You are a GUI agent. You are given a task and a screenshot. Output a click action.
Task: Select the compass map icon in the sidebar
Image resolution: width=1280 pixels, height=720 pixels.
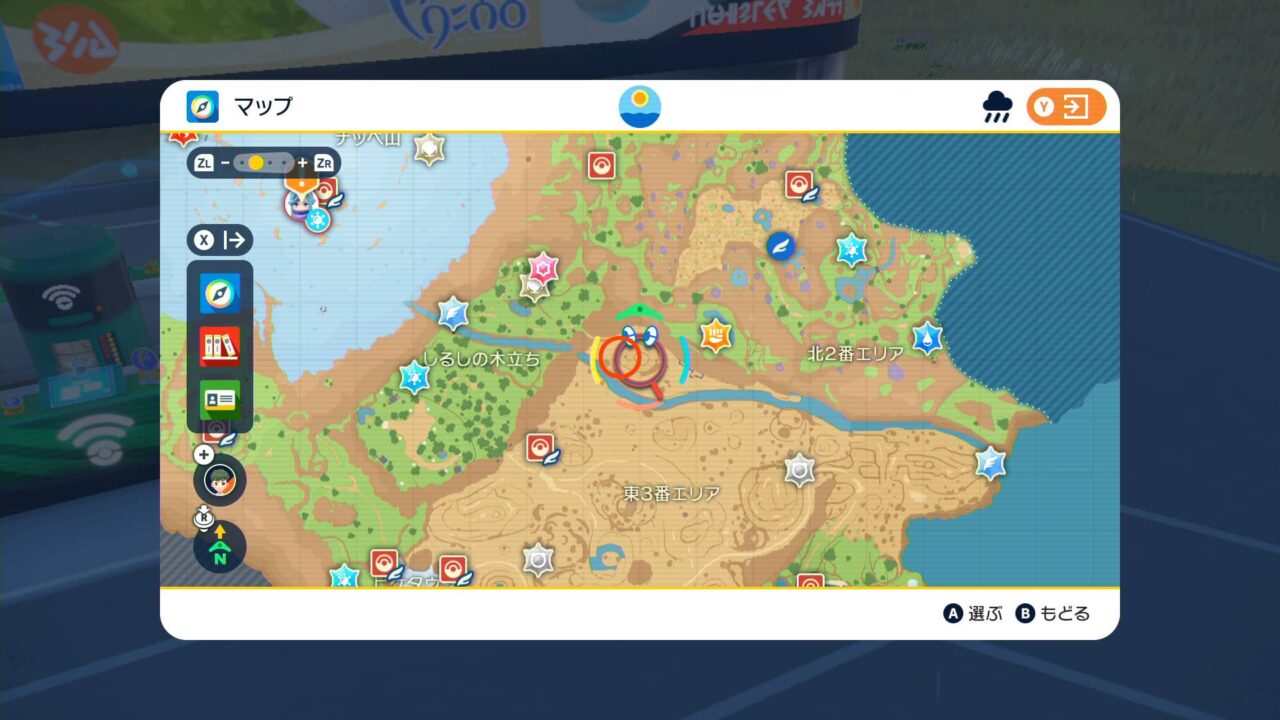point(220,294)
